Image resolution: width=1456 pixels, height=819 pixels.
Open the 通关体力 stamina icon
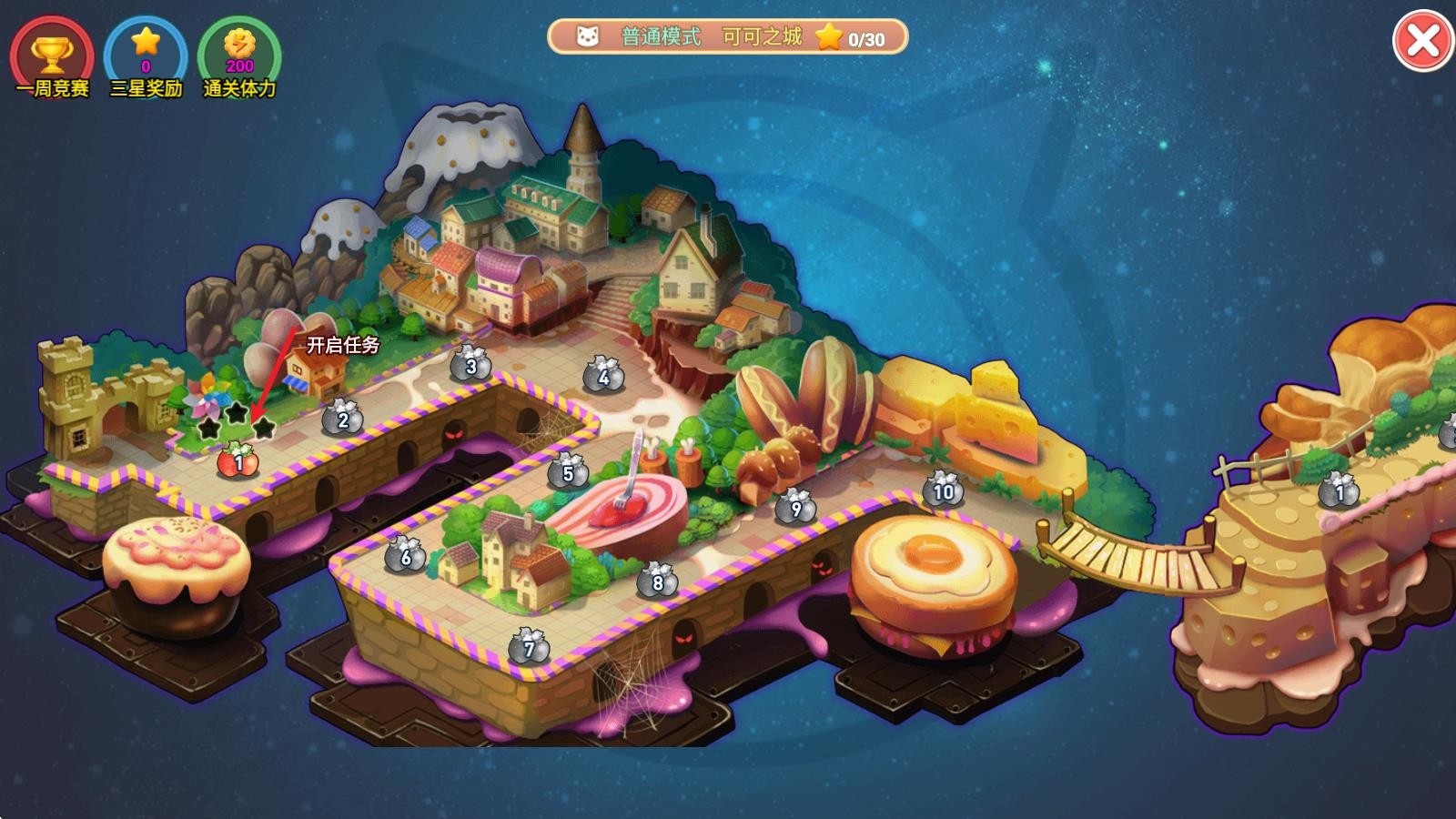[239, 55]
